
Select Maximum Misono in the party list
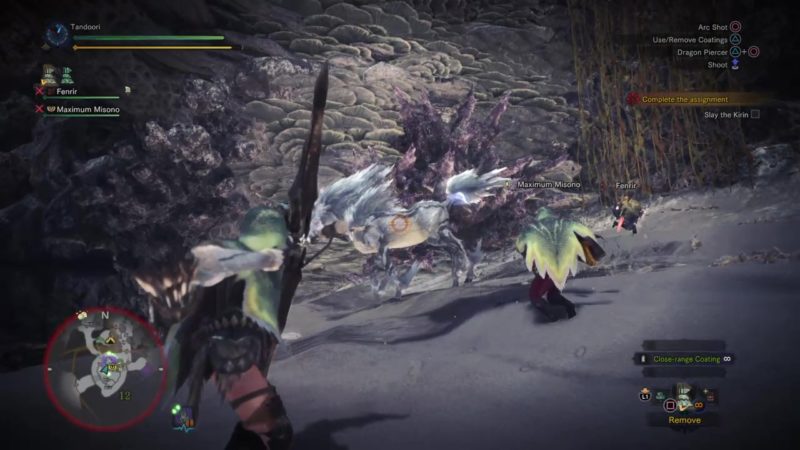[87, 110]
